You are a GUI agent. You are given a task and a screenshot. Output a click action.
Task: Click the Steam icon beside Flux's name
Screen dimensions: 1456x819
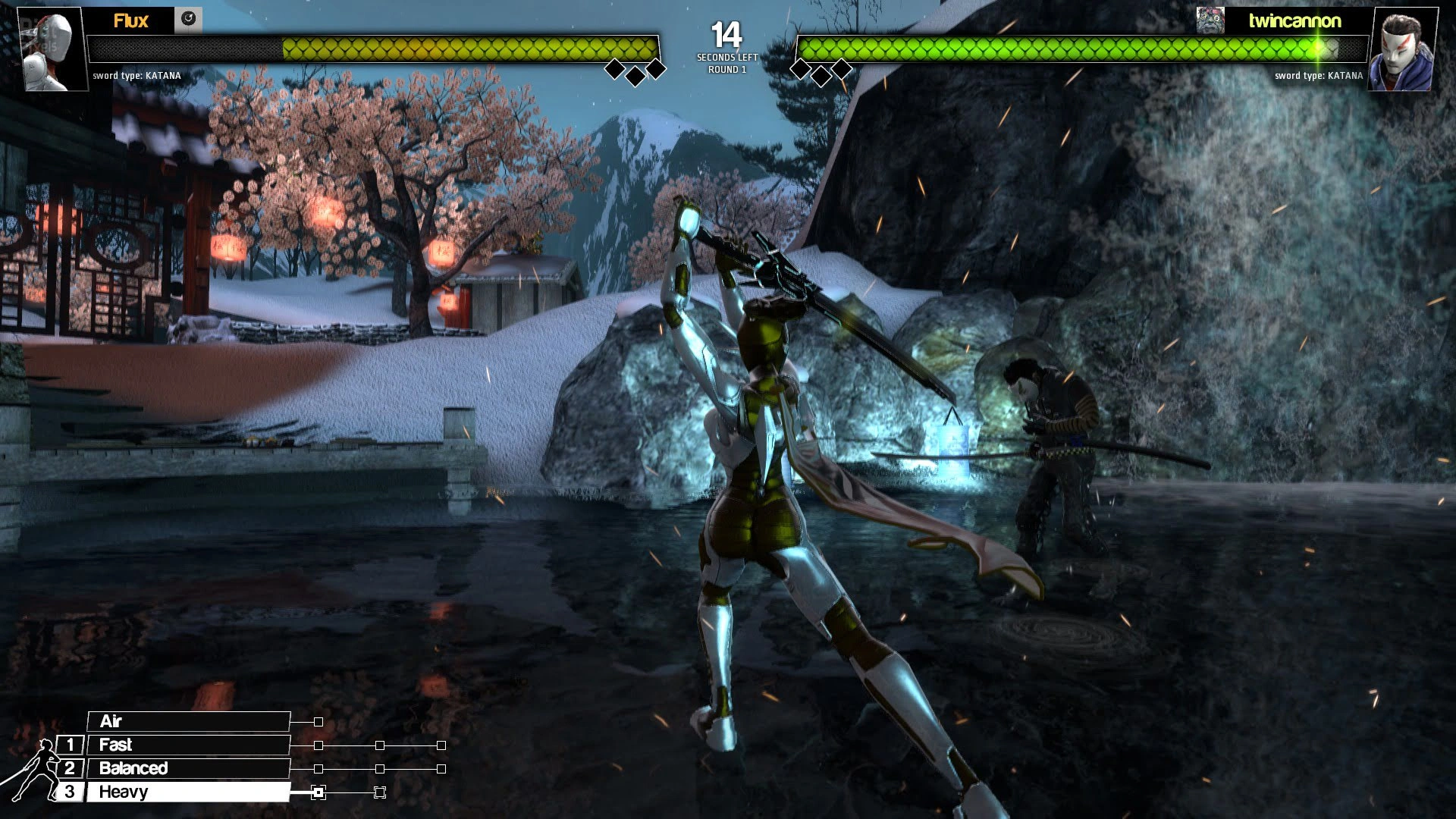188,20
